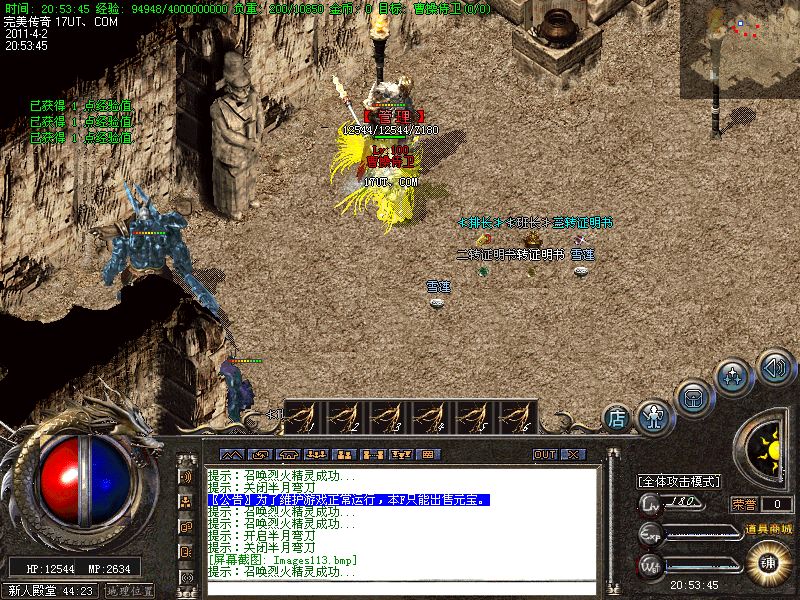This screenshot has width=800, height=600.
Task: Toggle sound with the speaker button
Action: pyautogui.click(x=774, y=365)
